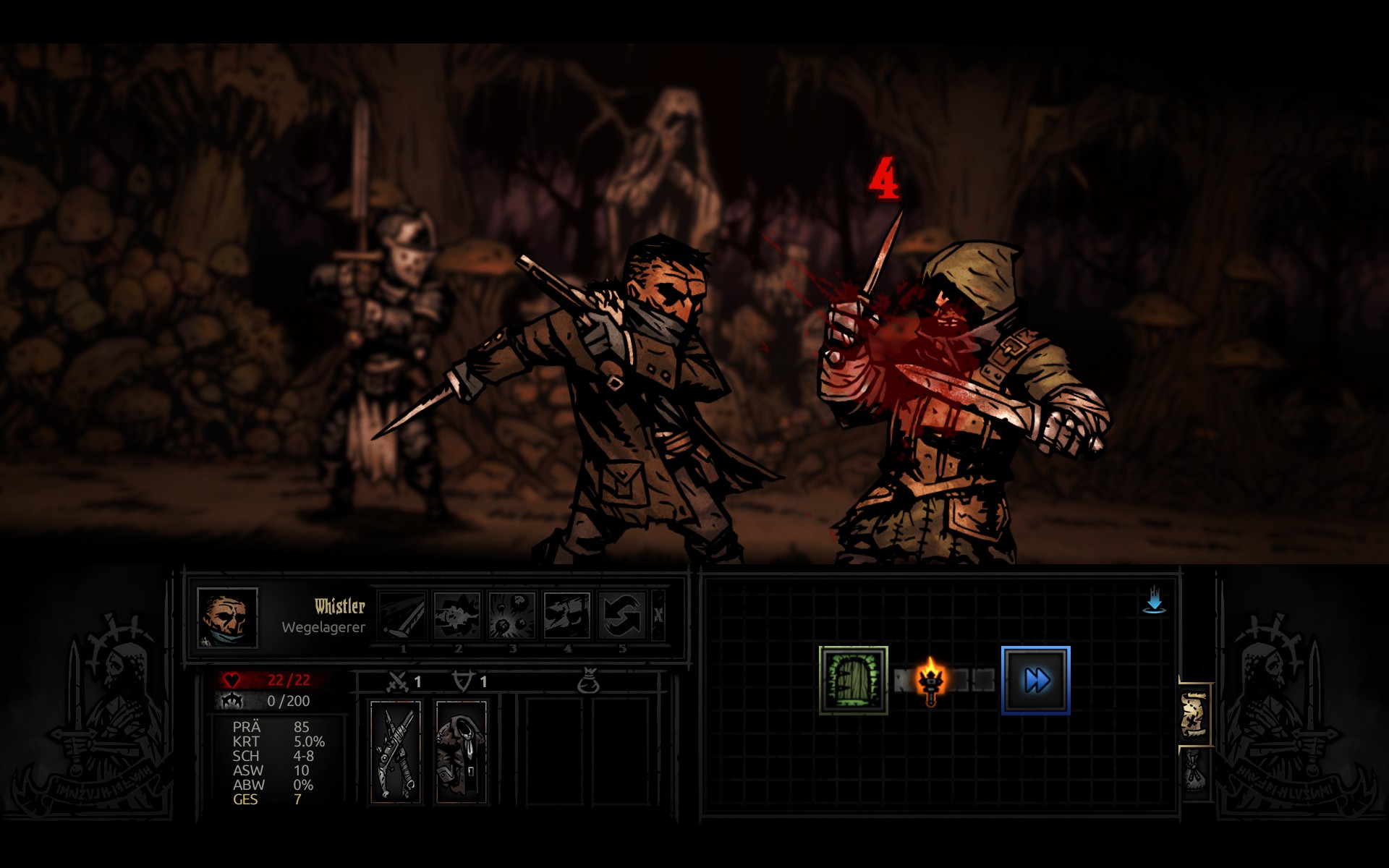Select the green door room on map
This screenshot has width=1389, height=868.
853,680
